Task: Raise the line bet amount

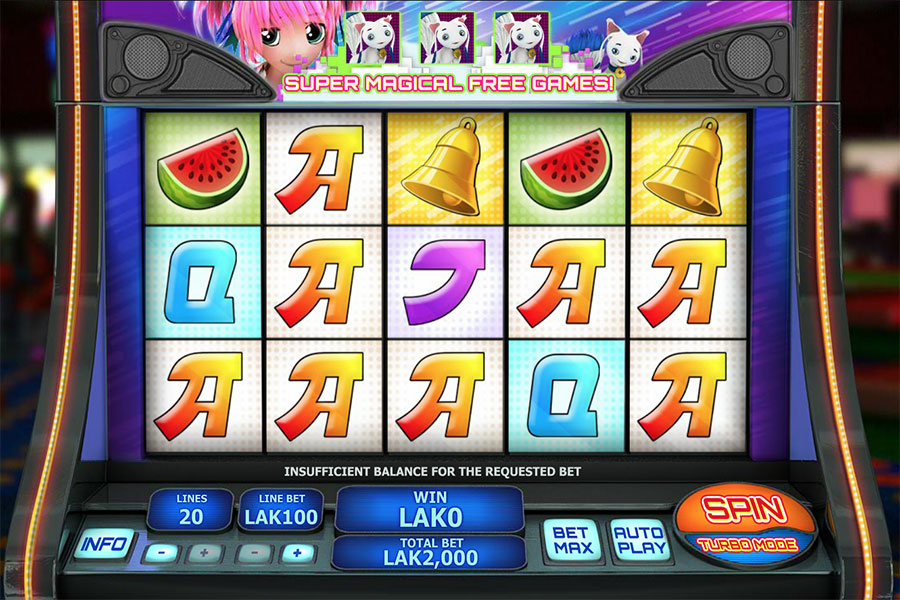Action: pyautogui.click(x=297, y=552)
